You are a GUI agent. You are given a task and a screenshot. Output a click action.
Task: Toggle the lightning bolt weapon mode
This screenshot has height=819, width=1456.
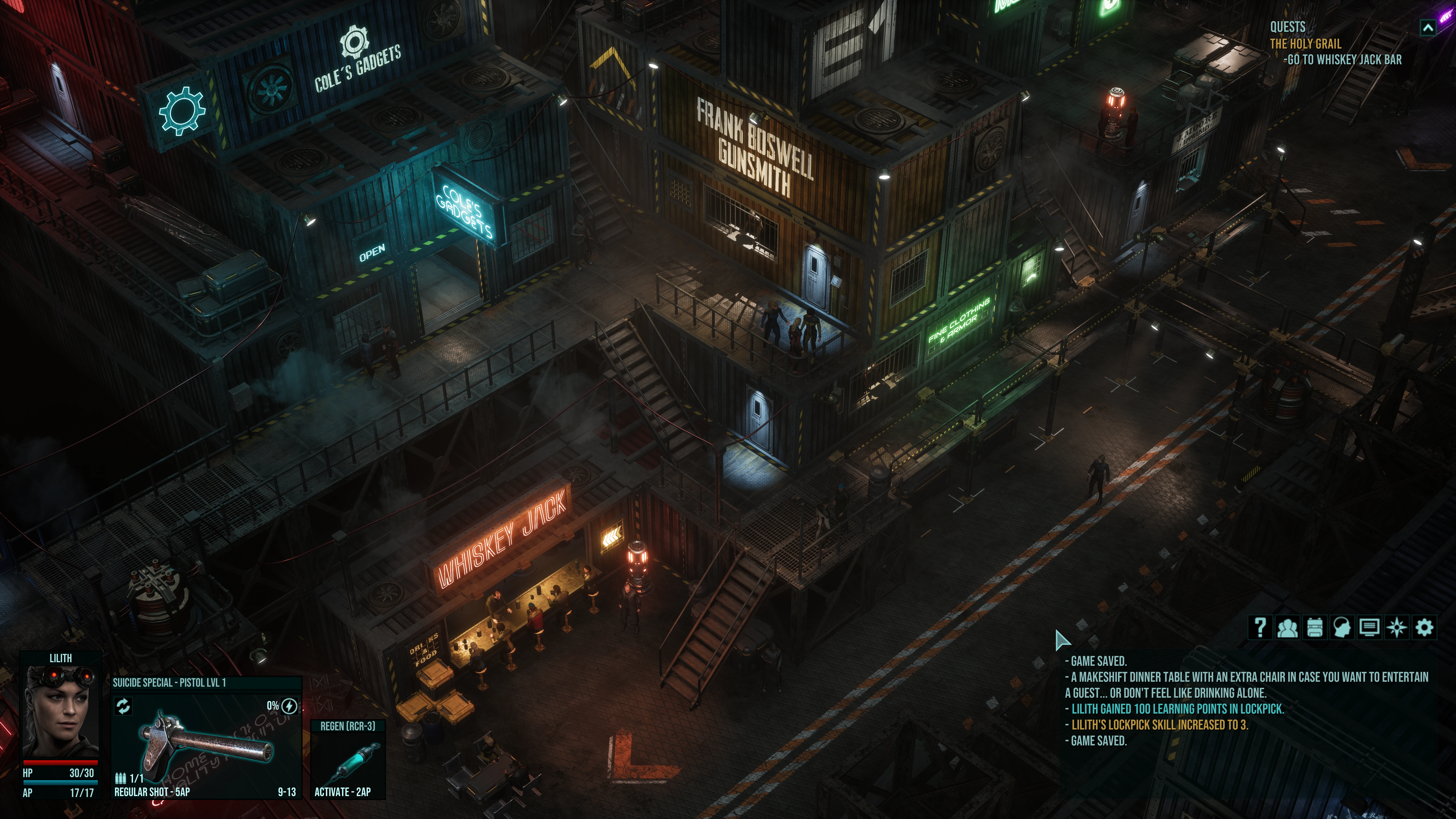pos(289,706)
